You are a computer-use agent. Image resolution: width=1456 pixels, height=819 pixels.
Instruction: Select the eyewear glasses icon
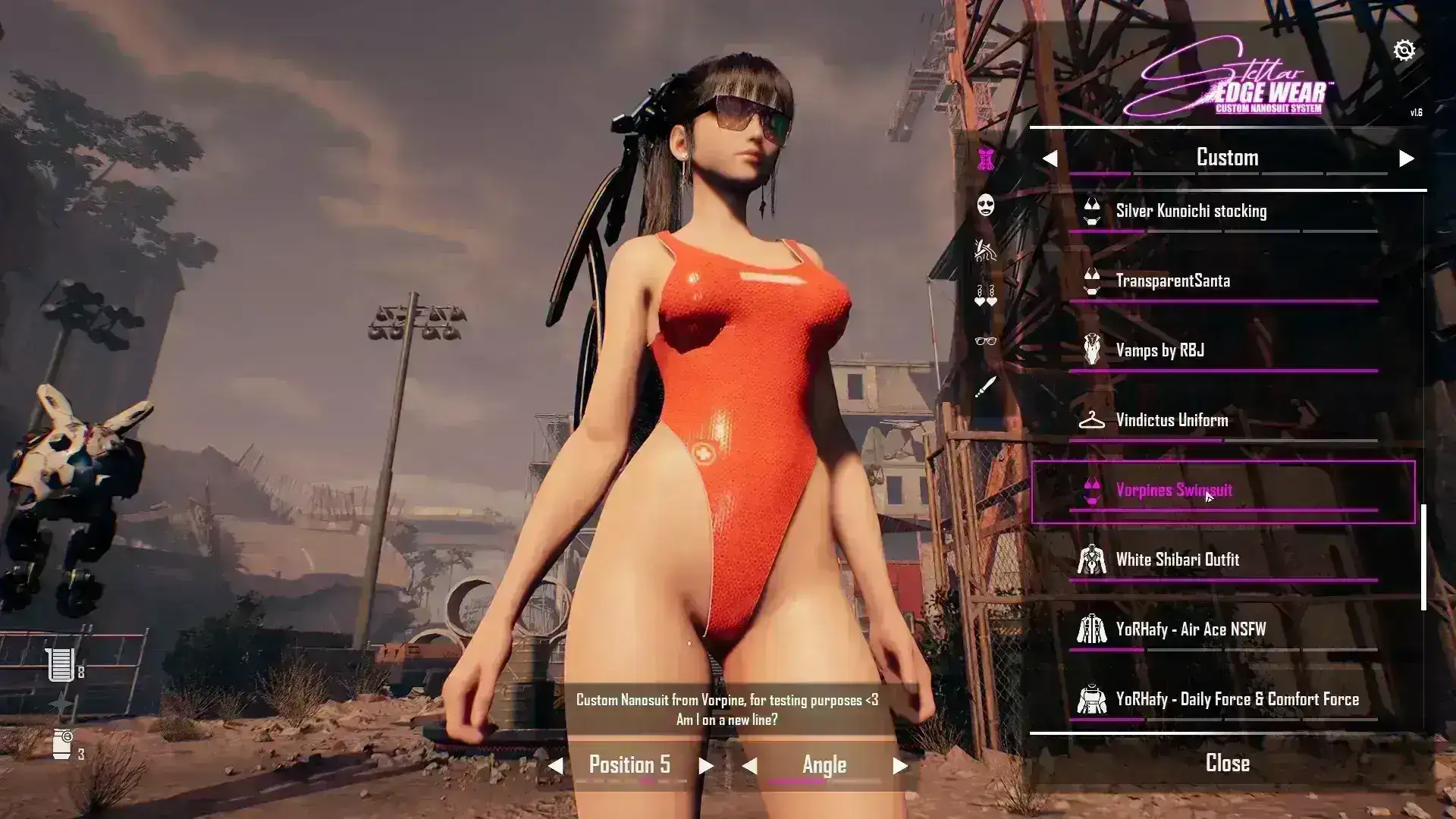tap(984, 342)
